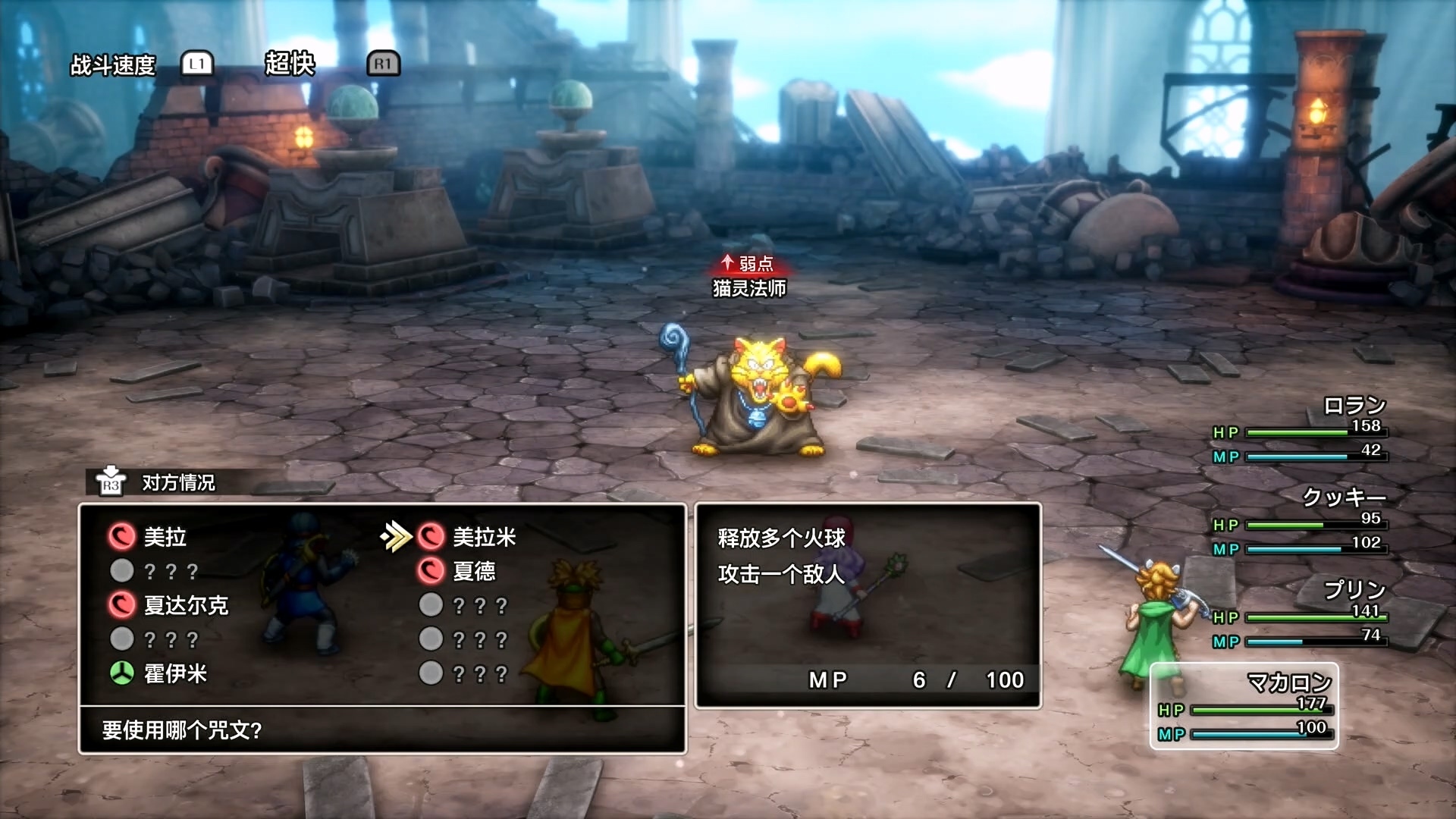Use the 霍伊米 healing spell
The image size is (1456, 819).
pyautogui.click(x=174, y=673)
